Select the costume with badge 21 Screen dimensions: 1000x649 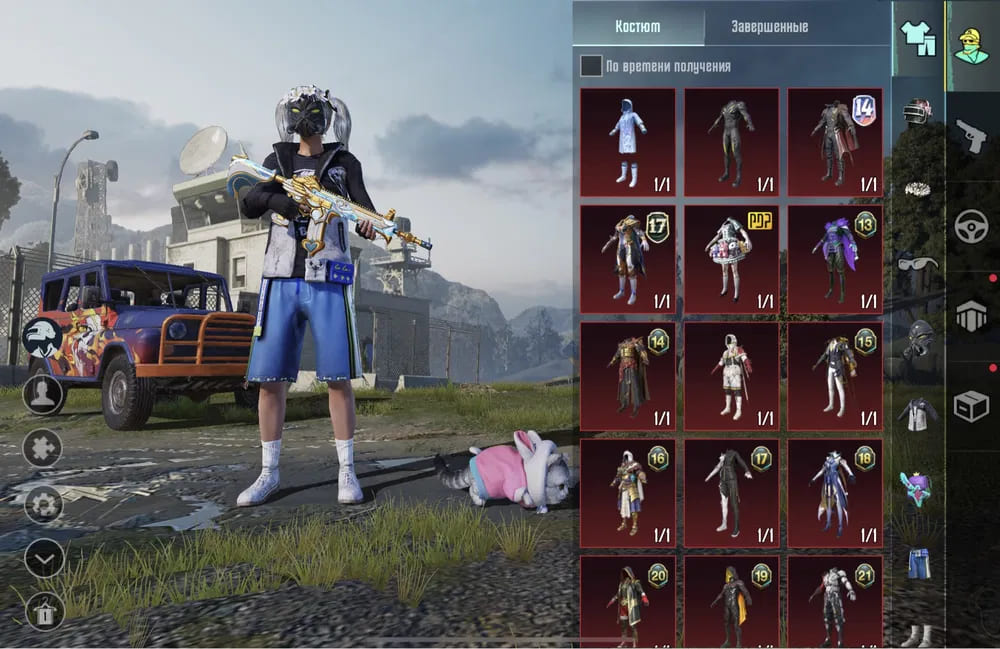(x=835, y=602)
